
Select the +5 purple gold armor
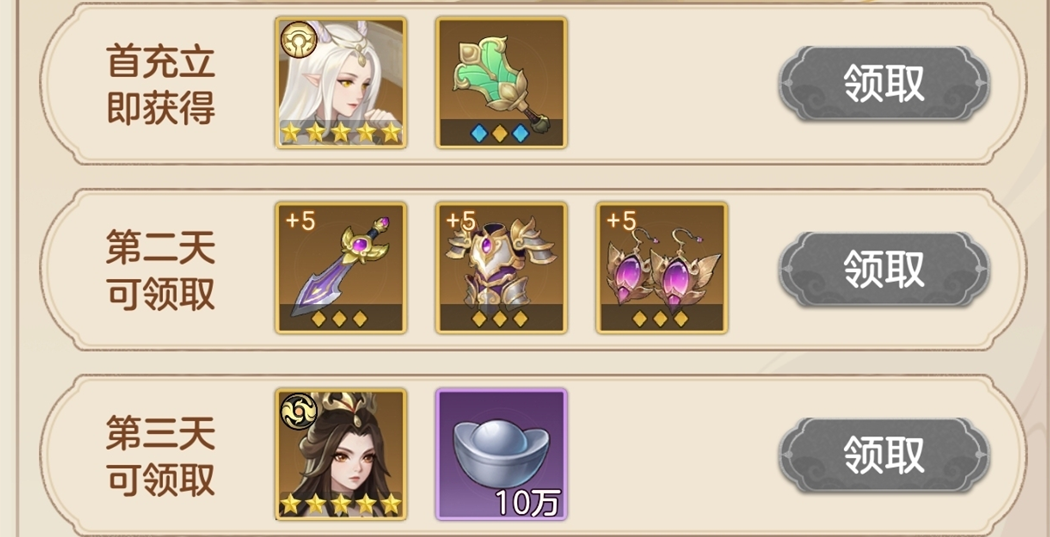pos(501,267)
